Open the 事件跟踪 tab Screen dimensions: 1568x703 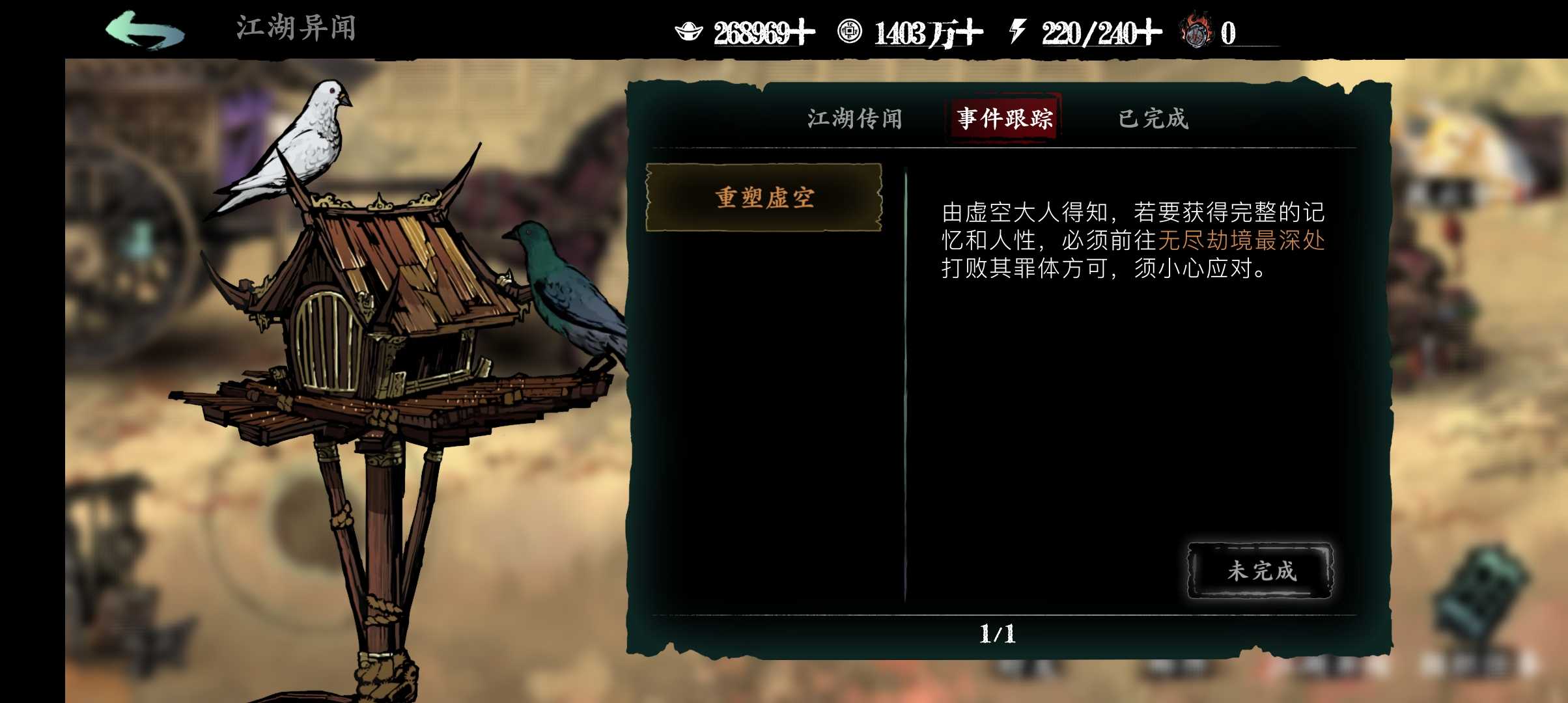(1003, 117)
